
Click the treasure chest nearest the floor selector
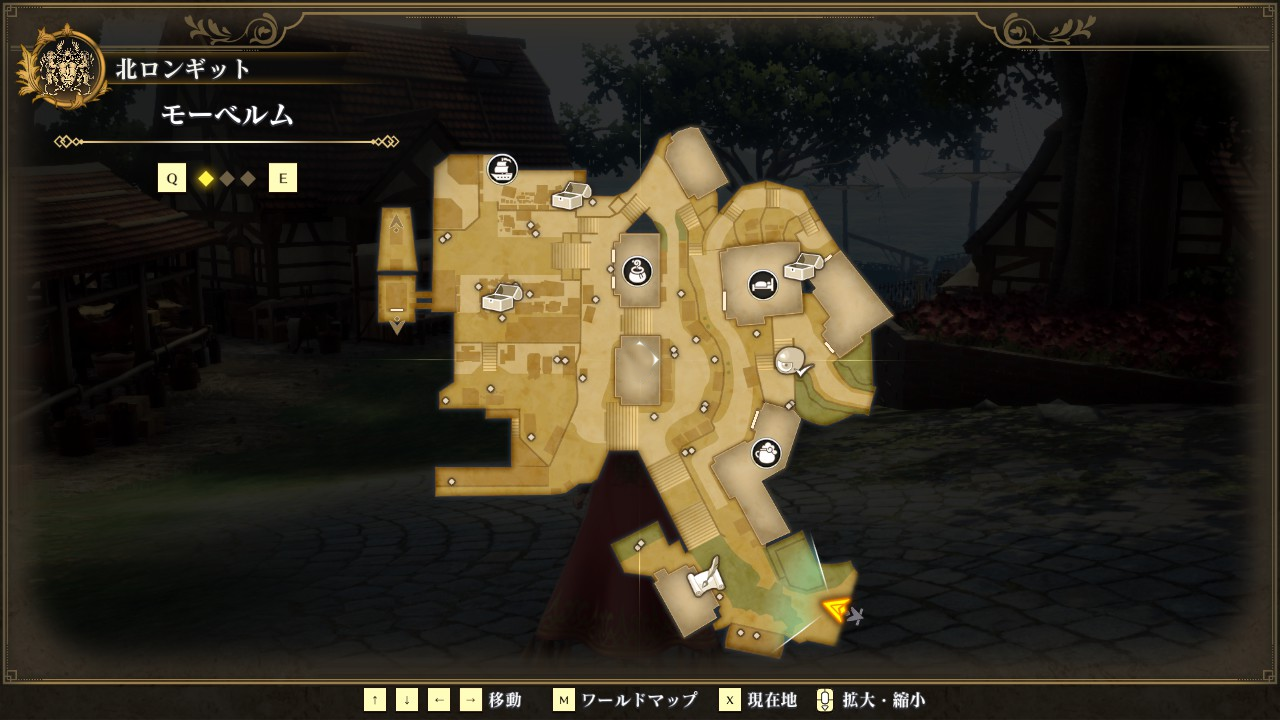502,298
